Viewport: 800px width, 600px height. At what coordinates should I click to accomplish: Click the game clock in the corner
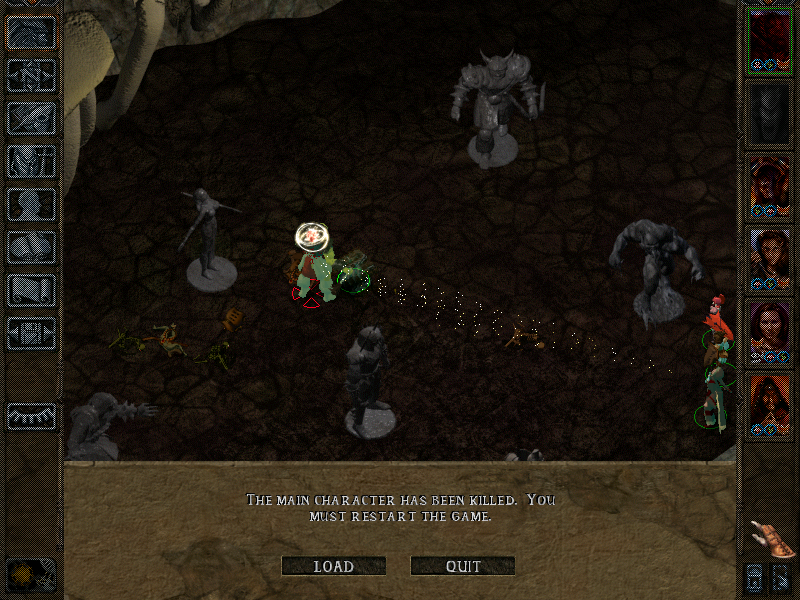[30, 575]
